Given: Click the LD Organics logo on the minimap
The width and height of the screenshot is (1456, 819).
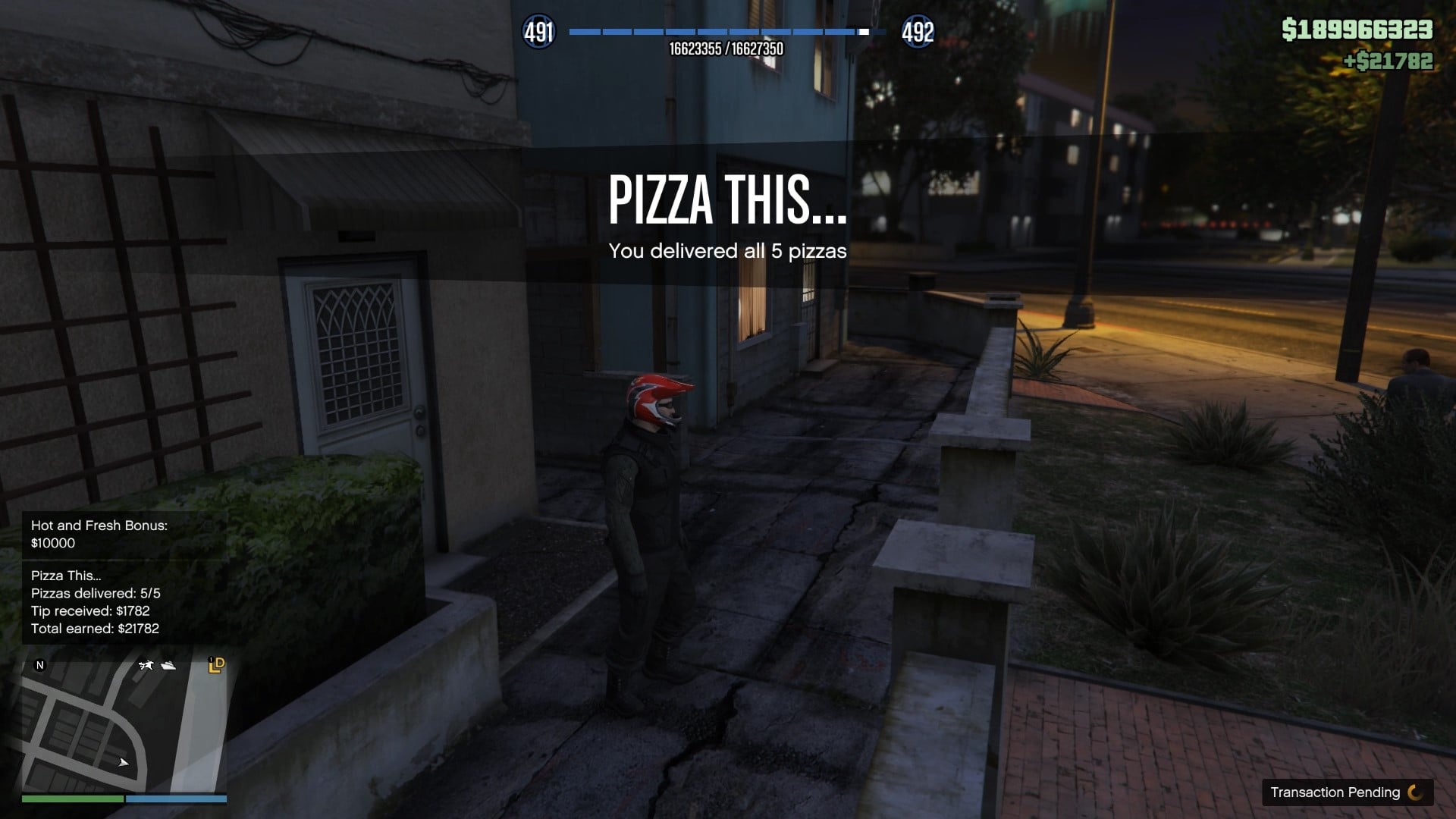Looking at the screenshot, I should [x=216, y=665].
